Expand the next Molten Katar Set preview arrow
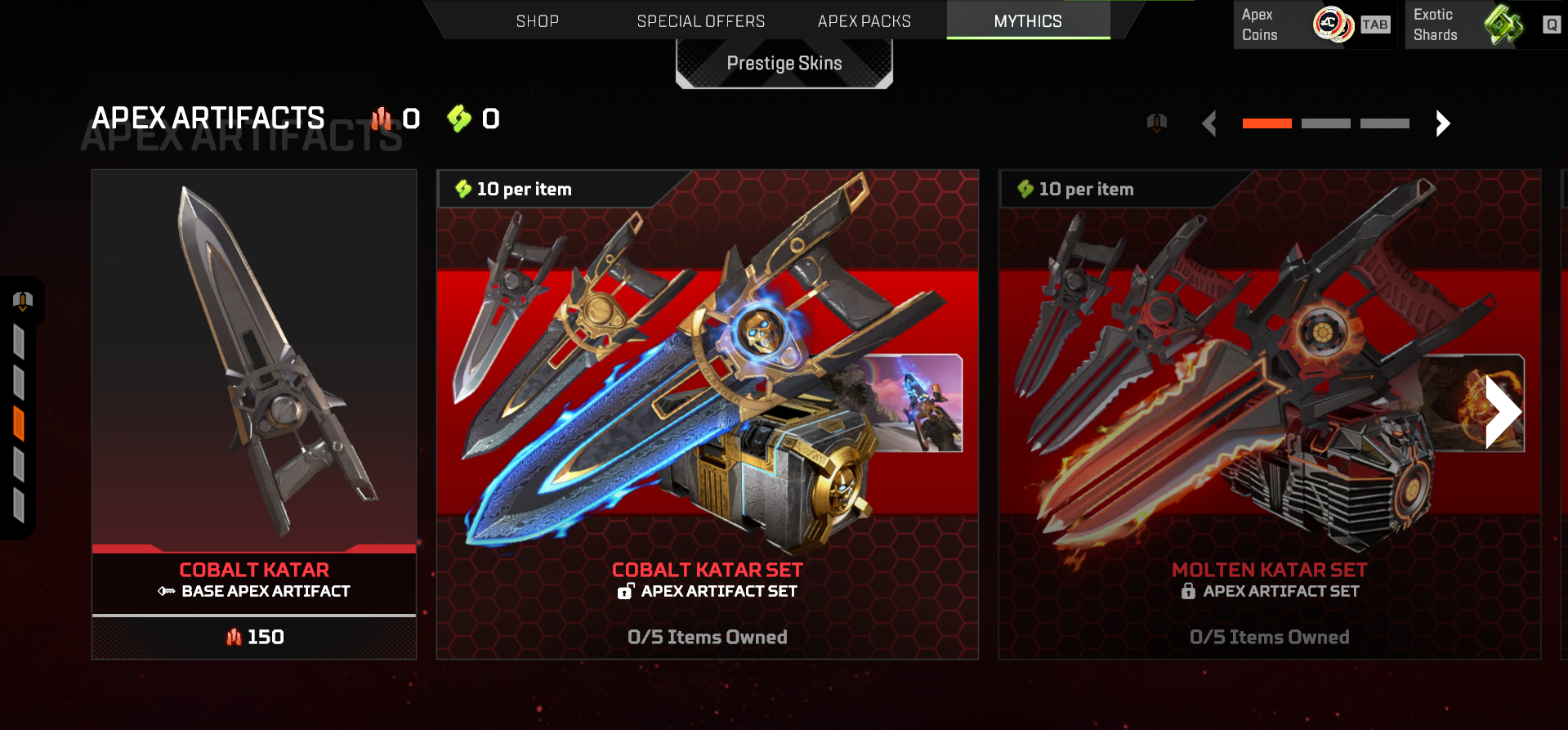Image resolution: width=1568 pixels, height=730 pixels. click(1503, 410)
